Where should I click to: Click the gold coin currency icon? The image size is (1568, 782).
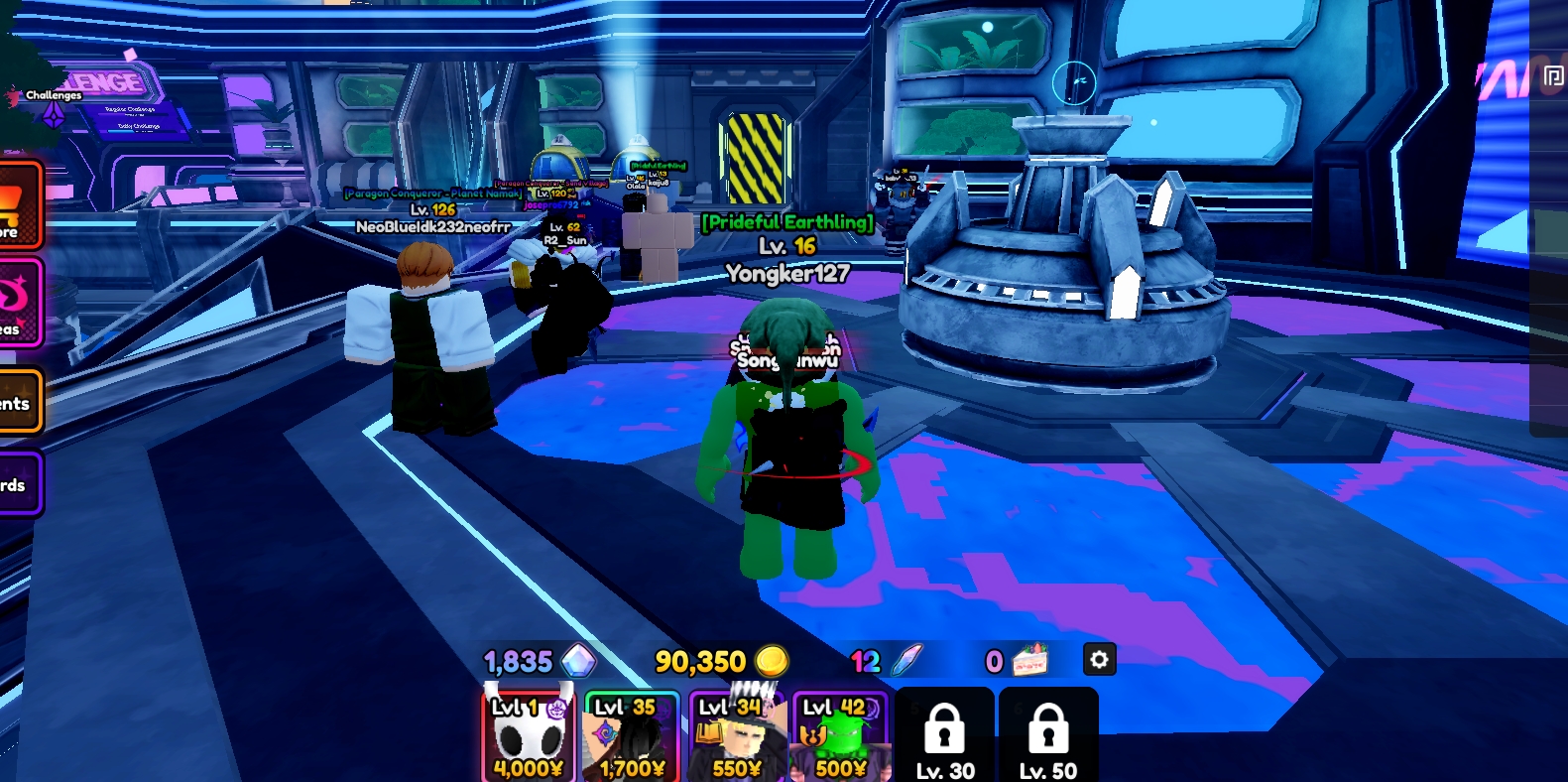point(774,660)
